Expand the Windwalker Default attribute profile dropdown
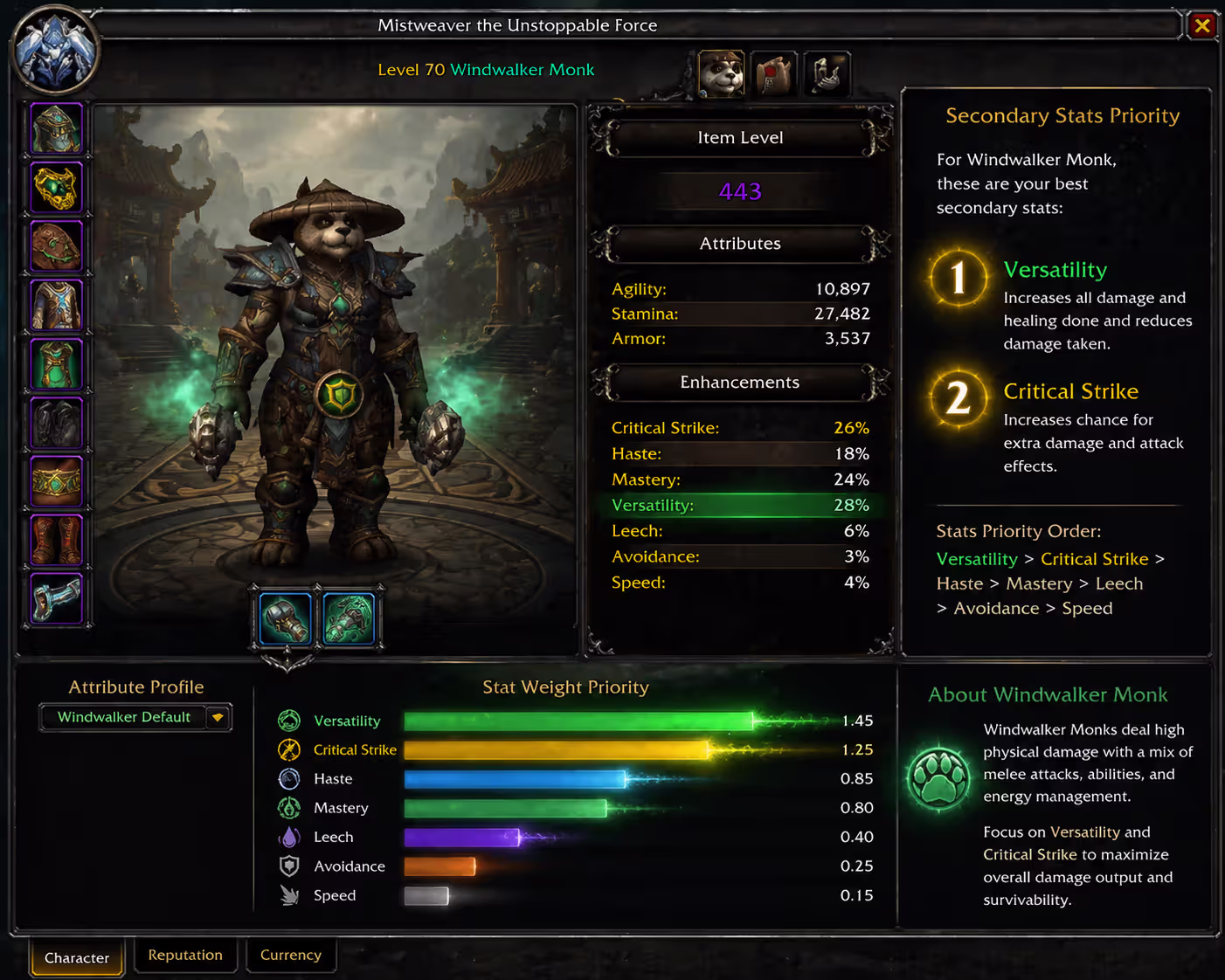1225x980 pixels. (216, 717)
